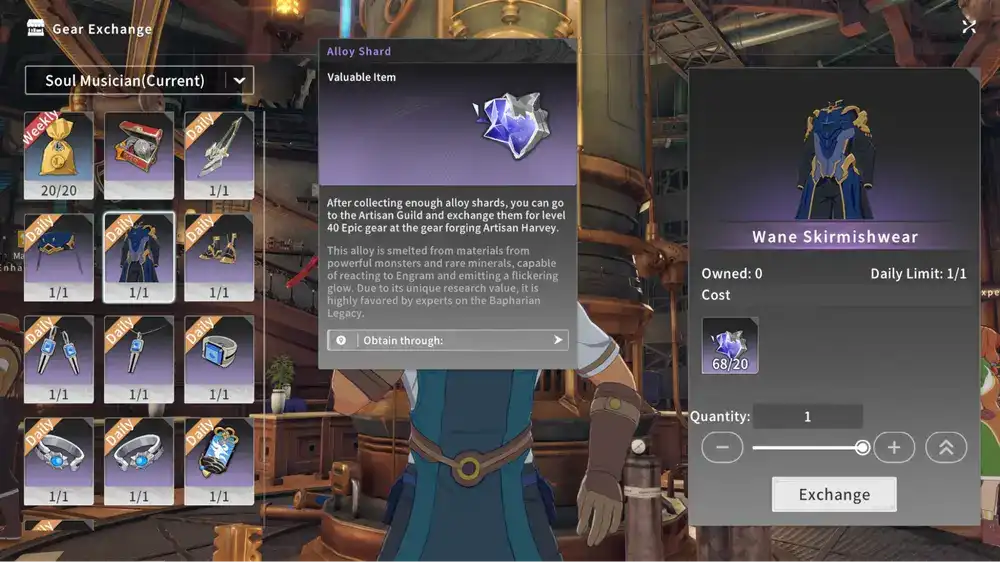Click the quantity slider handle

[x=862, y=448]
